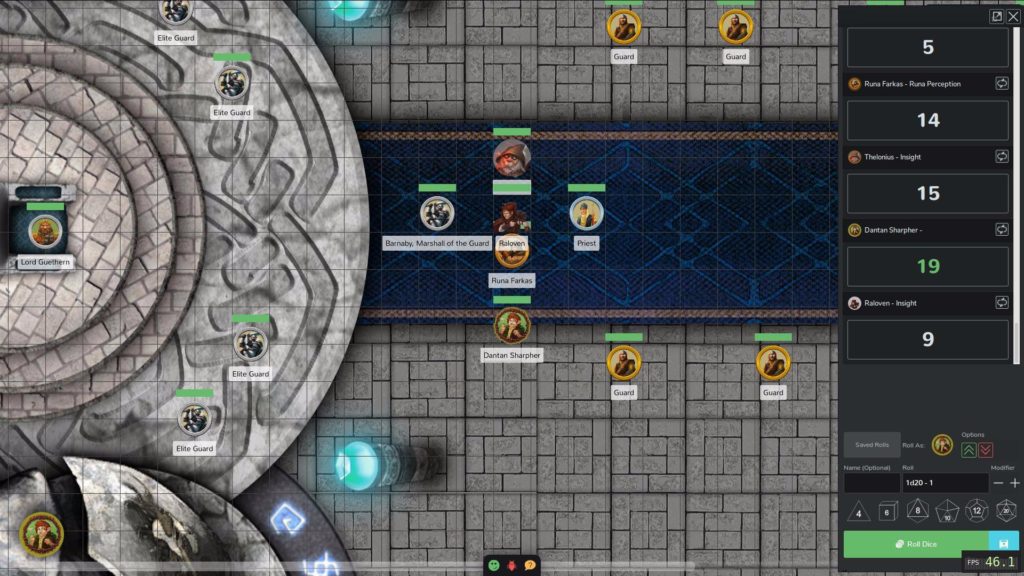The image size is (1024, 576).
Task: Click the Roll formula field showing 1d20 - 1
Action: pos(944,483)
